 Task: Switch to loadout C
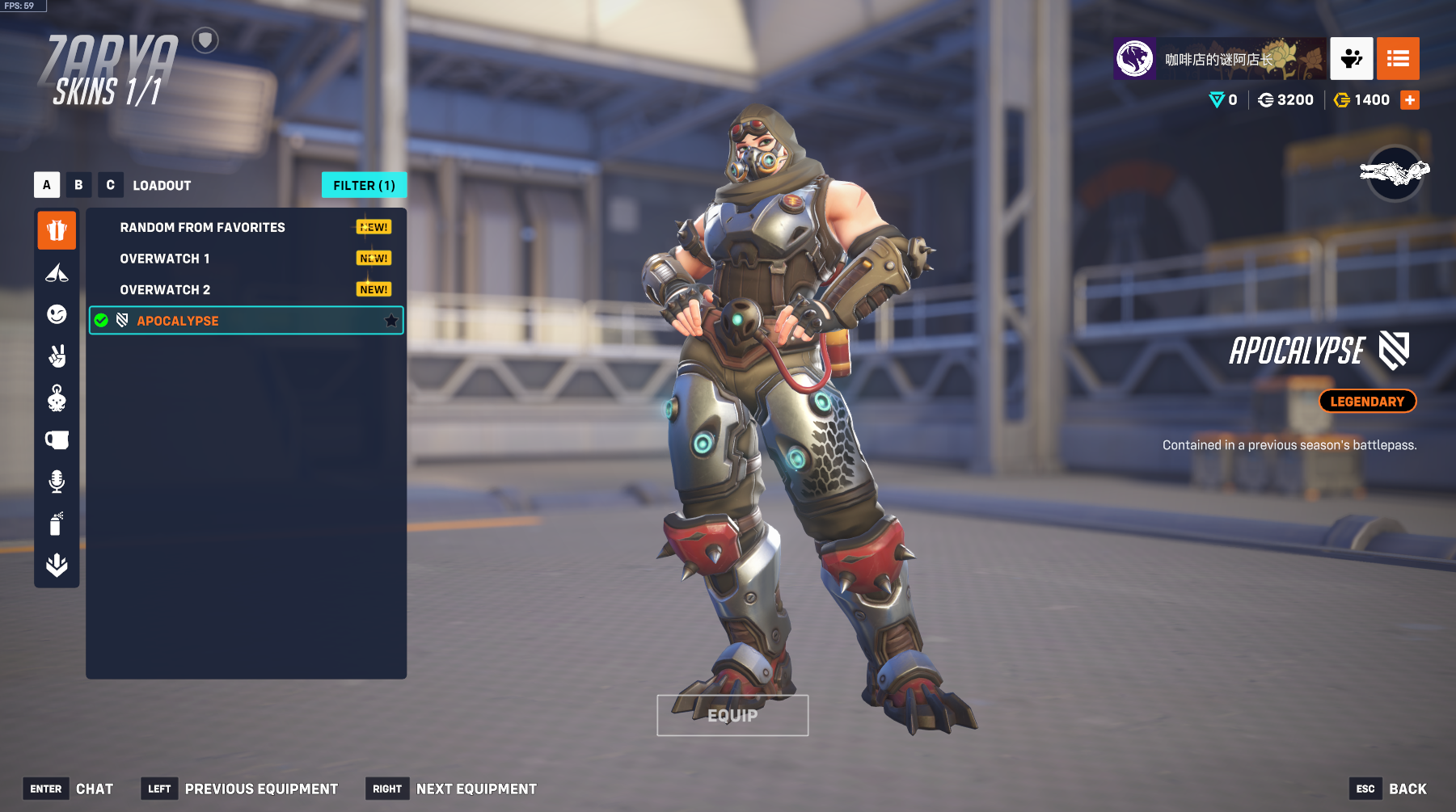pyautogui.click(x=111, y=185)
